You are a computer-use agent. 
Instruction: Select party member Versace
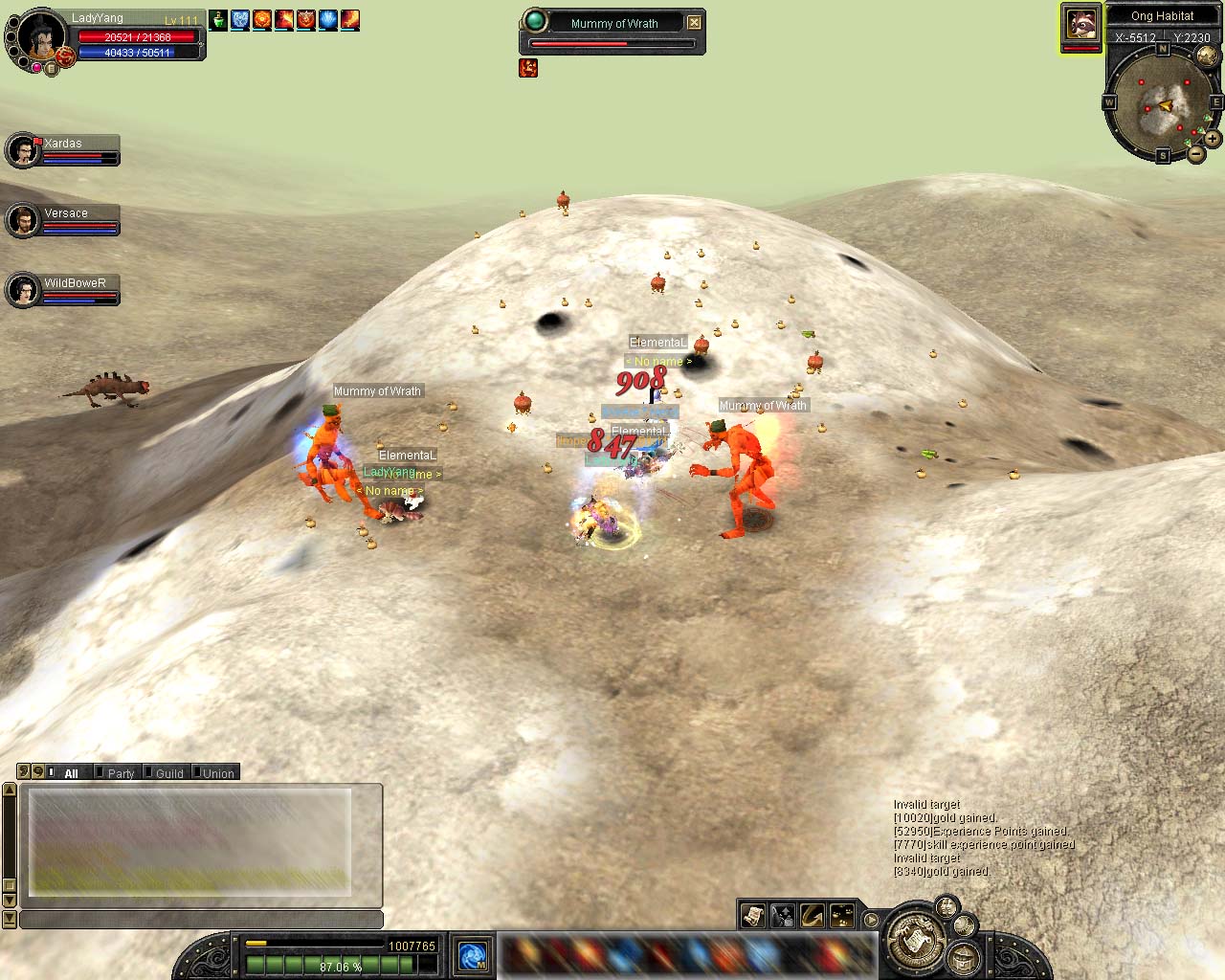63,220
